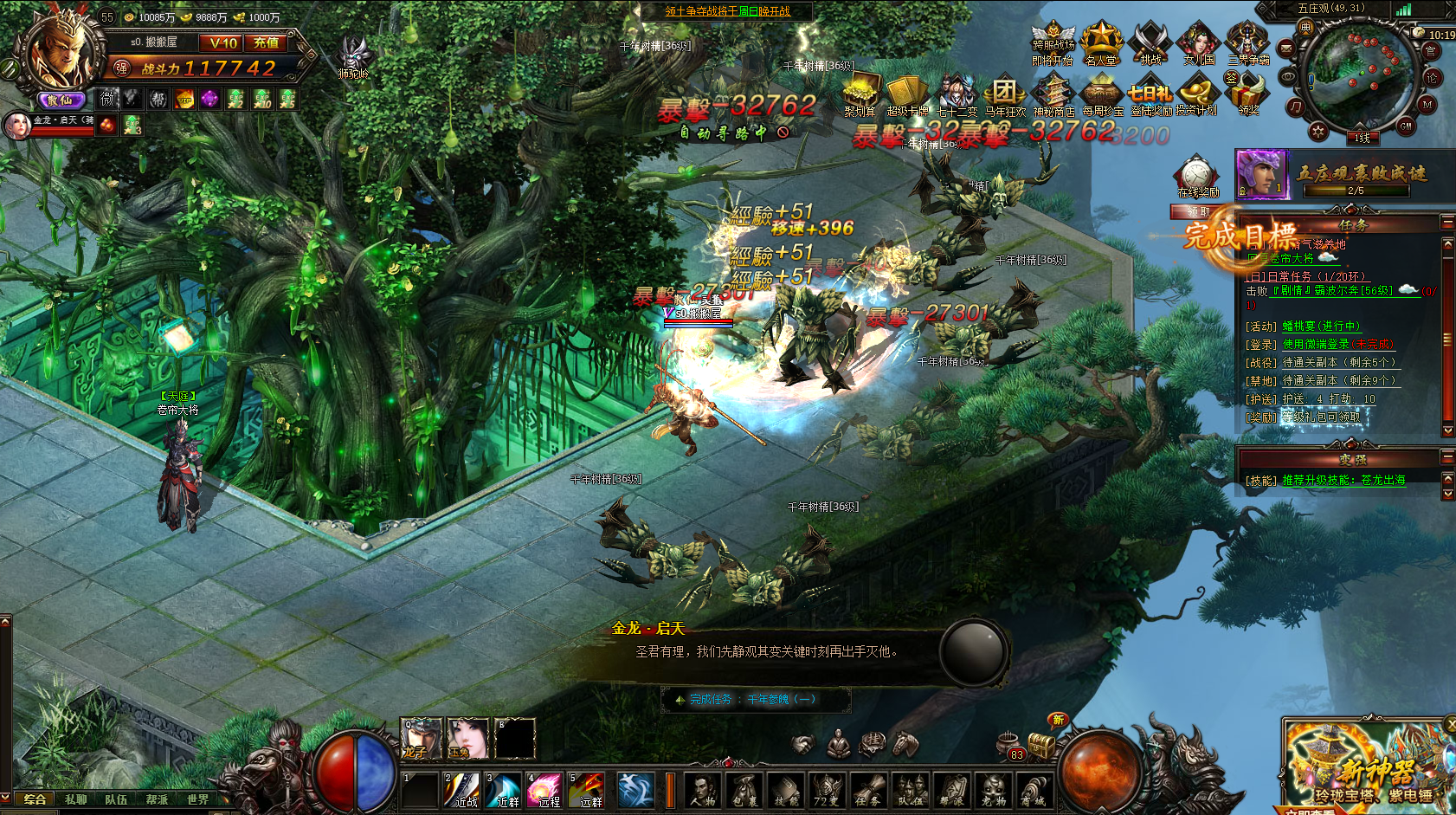Toggle the music note button by minimap
The height and width of the screenshot is (815, 1456).
pos(1295,107)
